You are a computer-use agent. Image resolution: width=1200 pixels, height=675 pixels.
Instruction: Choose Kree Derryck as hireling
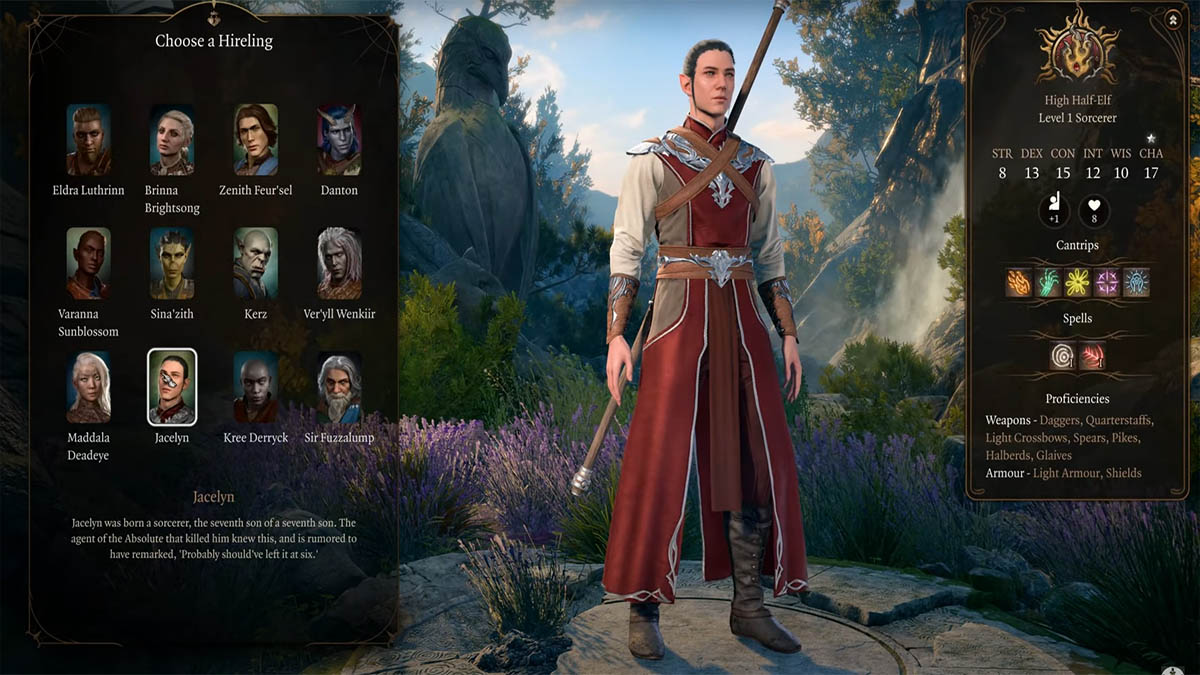256,387
